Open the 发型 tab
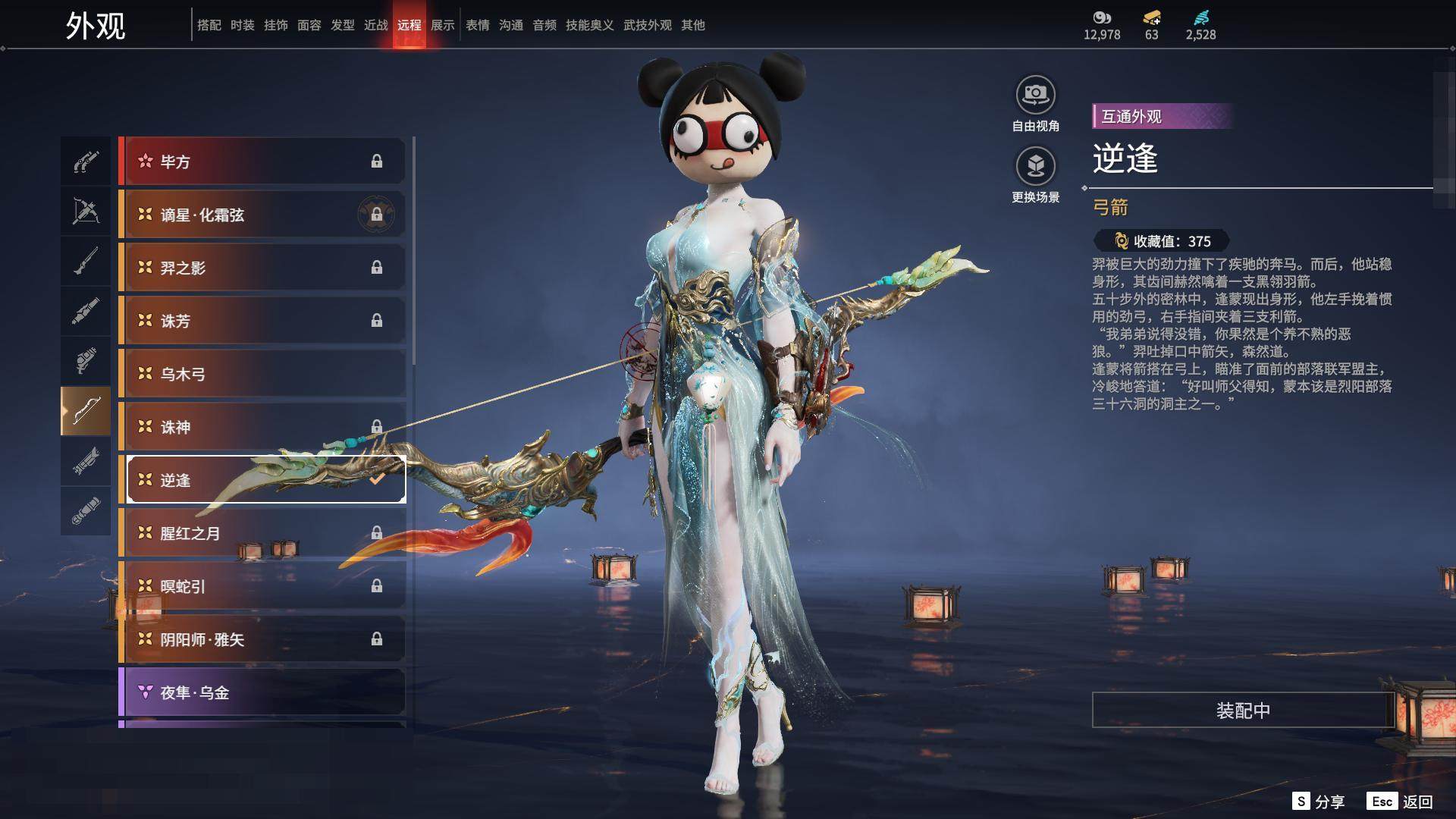1456x819 pixels. (342, 25)
